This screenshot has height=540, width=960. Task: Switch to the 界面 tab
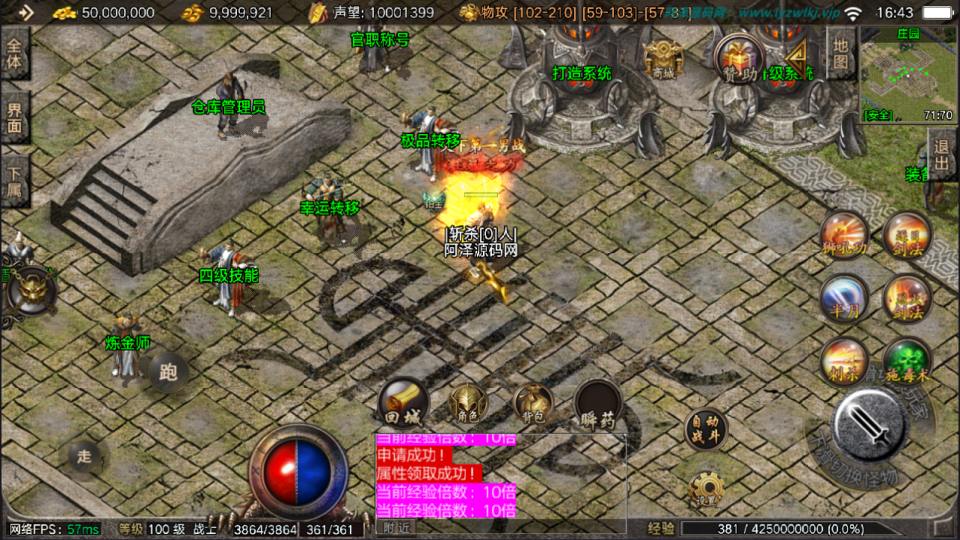(15, 116)
